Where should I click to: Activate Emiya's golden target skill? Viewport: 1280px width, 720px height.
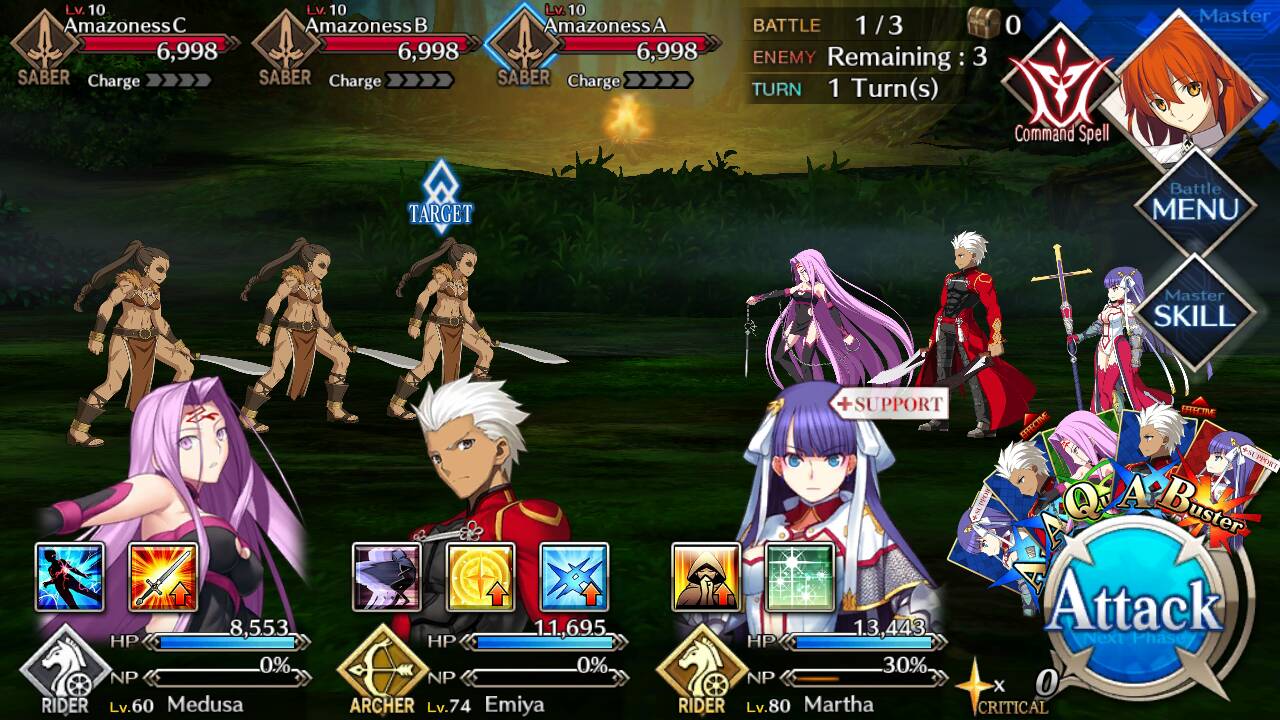[480, 577]
